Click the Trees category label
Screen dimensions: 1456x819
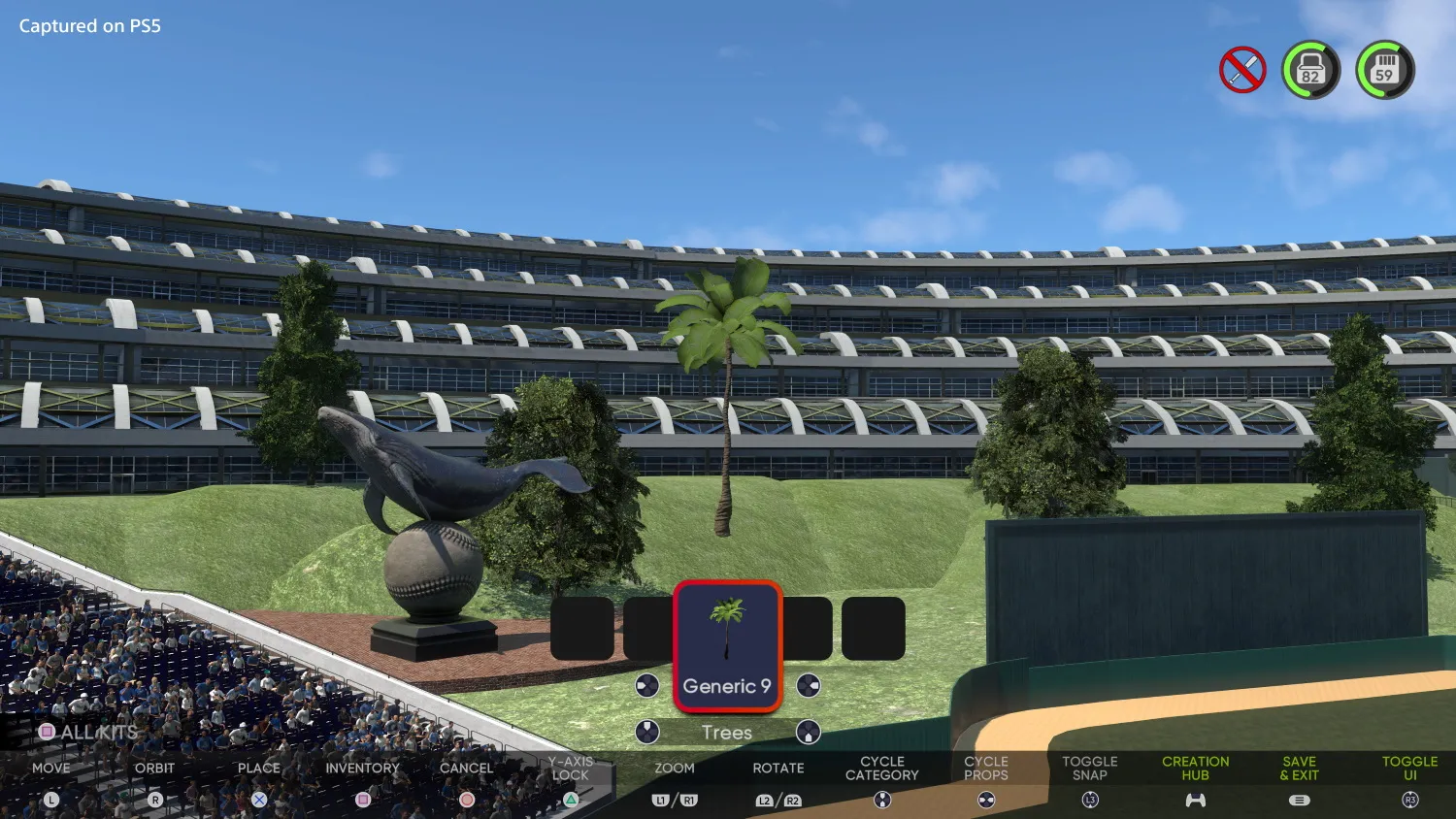727,732
